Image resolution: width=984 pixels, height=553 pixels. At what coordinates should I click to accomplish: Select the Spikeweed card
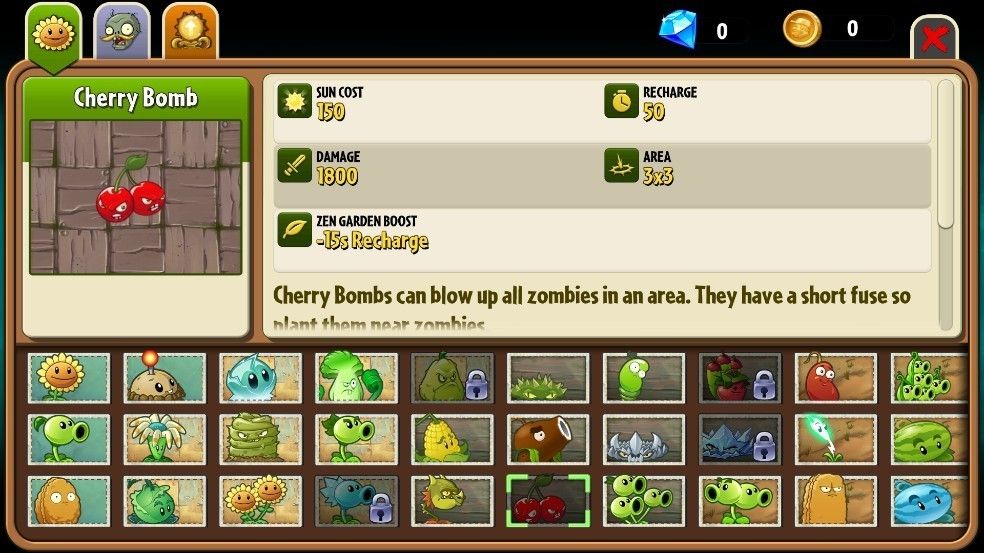click(548, 378)
